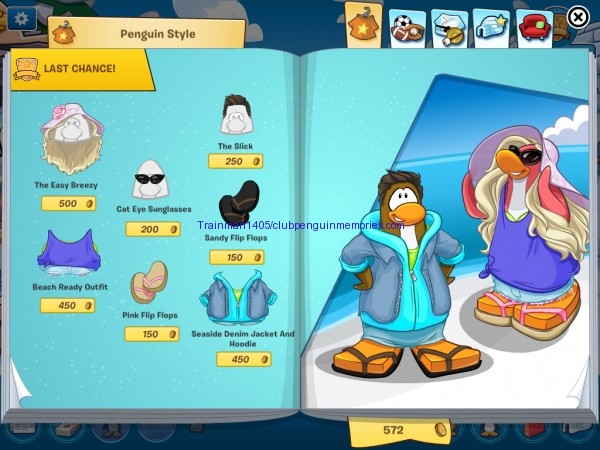600x450 pixels.
Task: Pick The Slick hairstyle item
Action: [236, 116]
